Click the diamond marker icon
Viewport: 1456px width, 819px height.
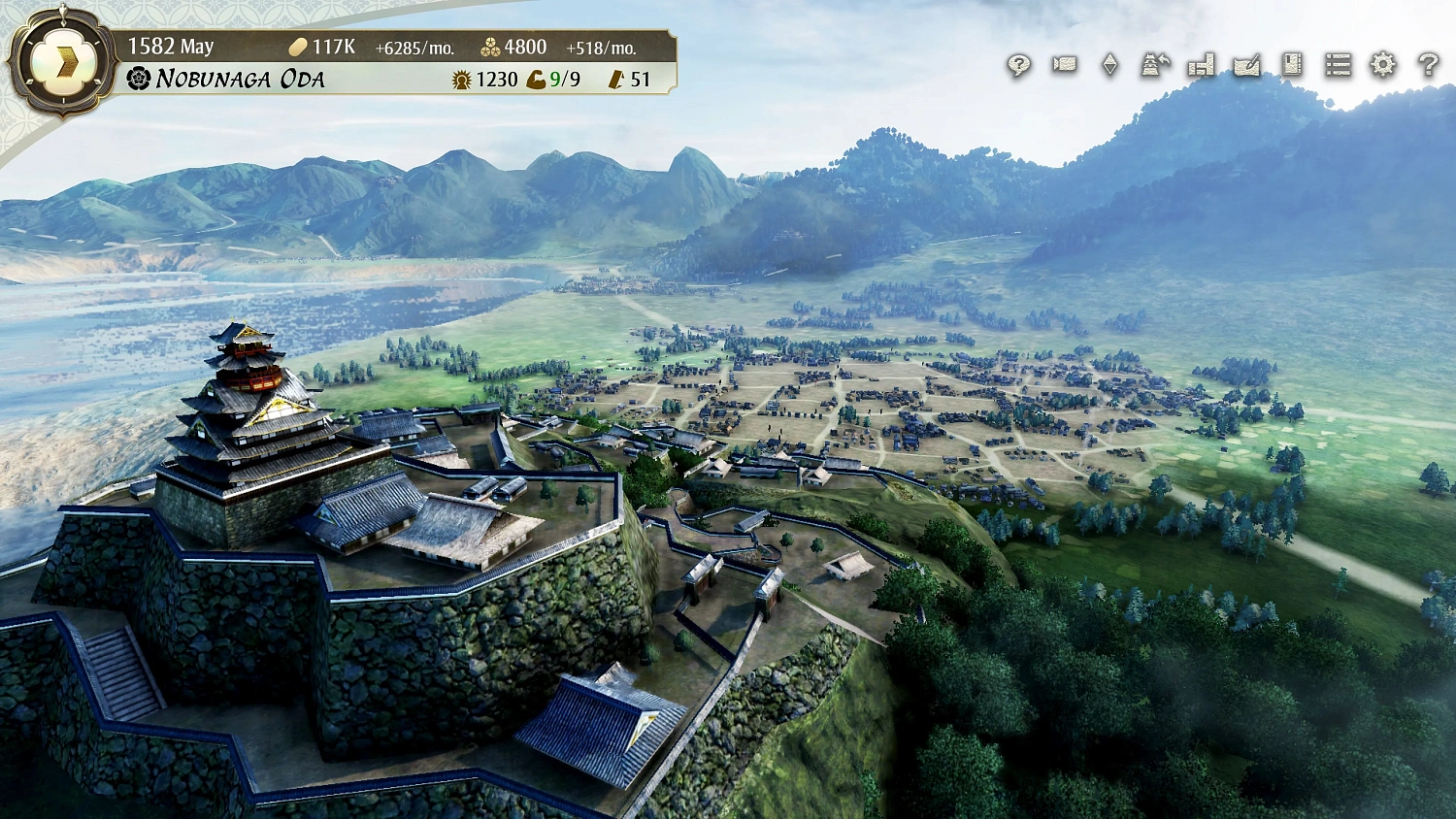point(1109,66)
